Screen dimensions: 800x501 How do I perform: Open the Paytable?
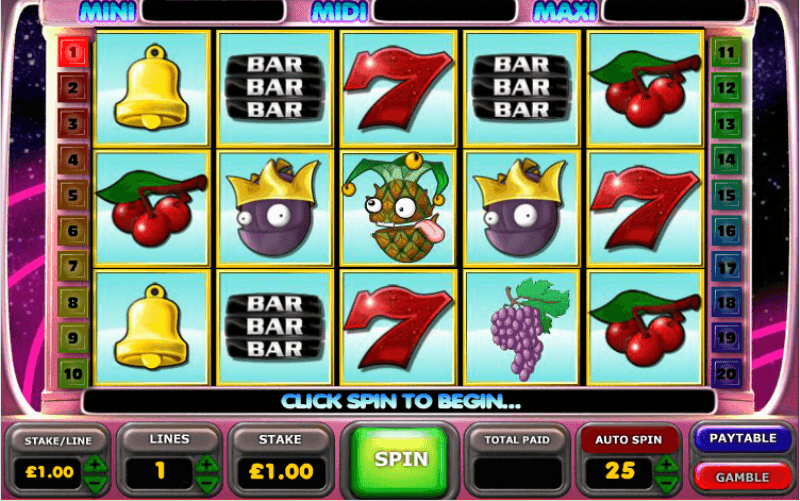point(741,439)
